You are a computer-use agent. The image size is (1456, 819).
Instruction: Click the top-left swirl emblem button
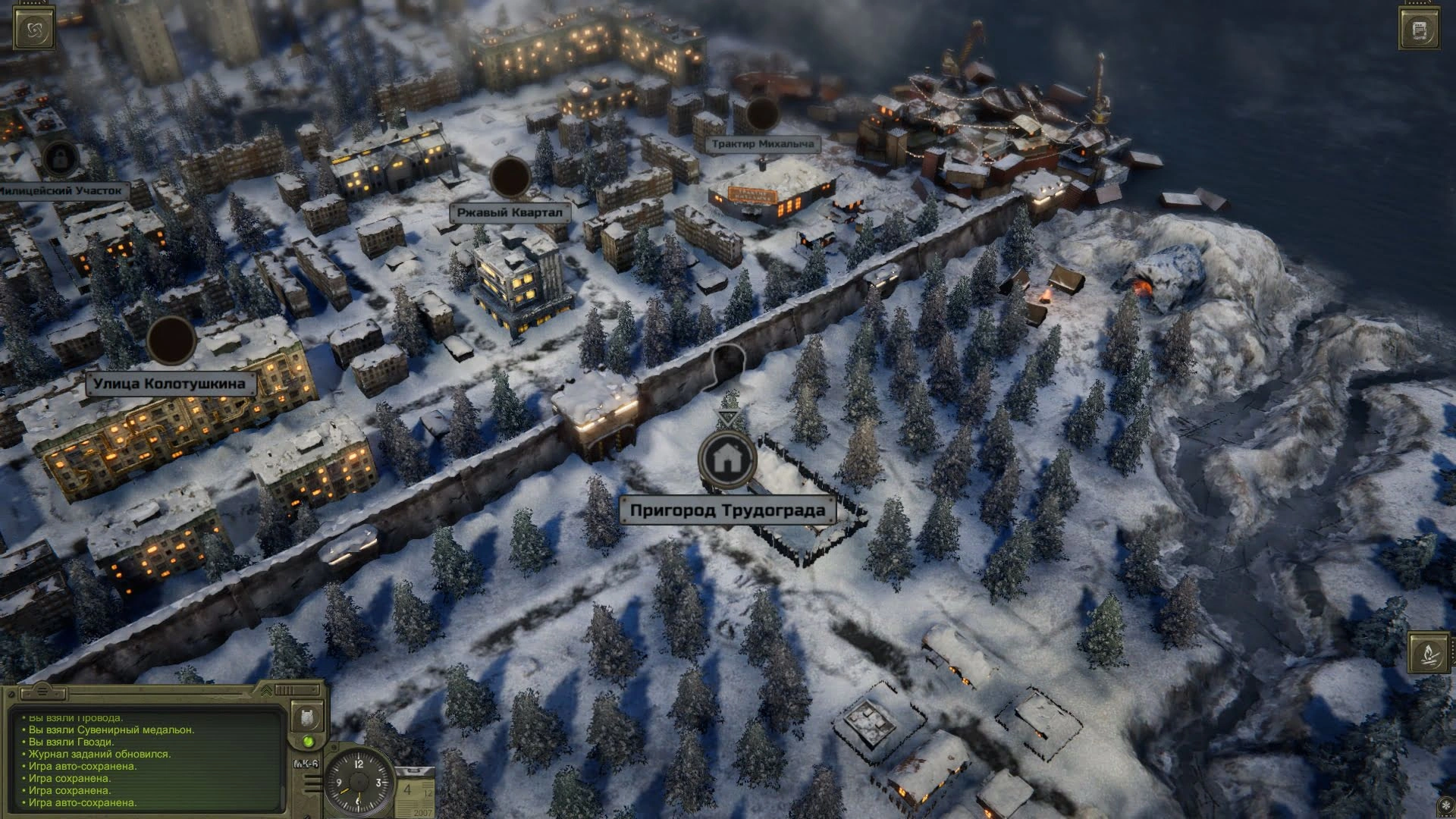[x=34, y=30]
